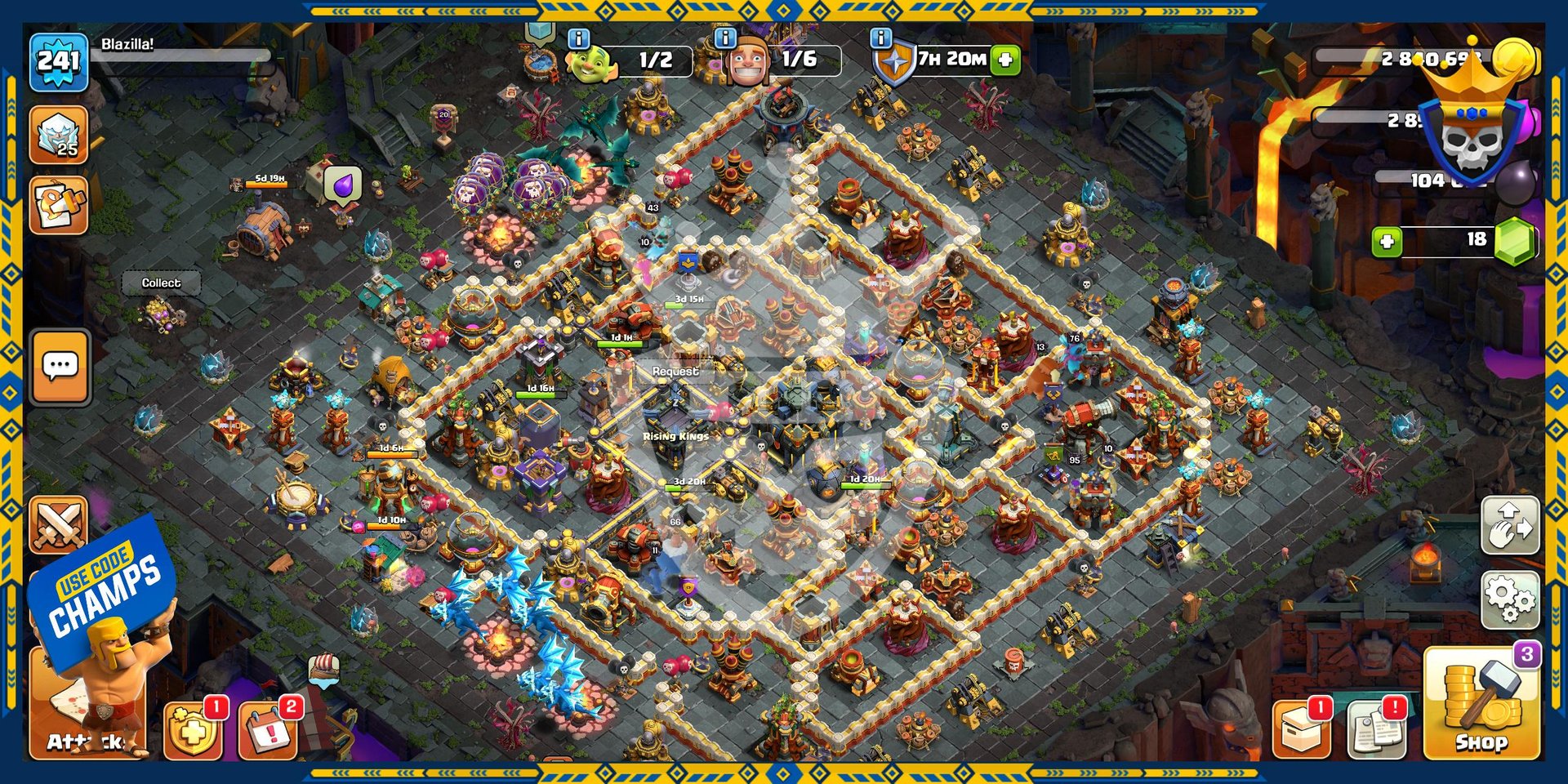Image resolution: width=1568 pixels, height=784 pixels.
Task: Open the crossed swords battle button
Action: (59, 524)
